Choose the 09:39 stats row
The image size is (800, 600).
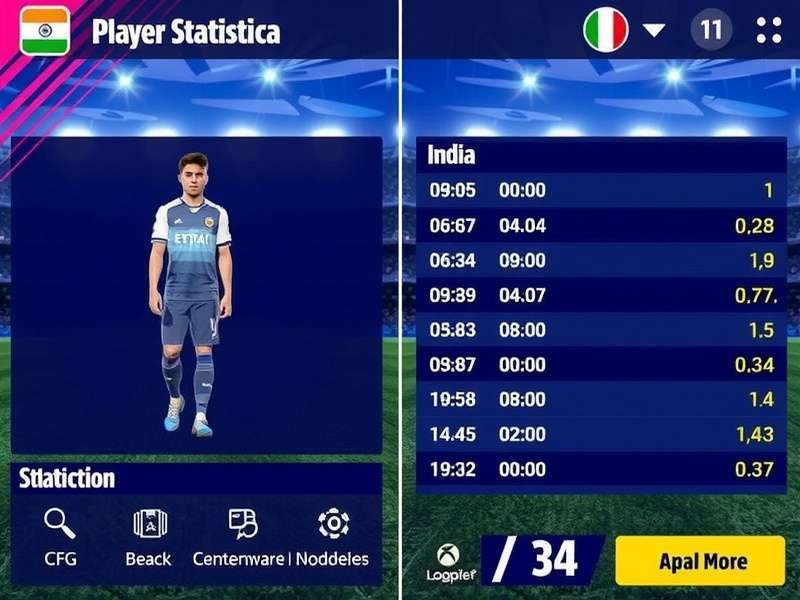click(600, 295)
